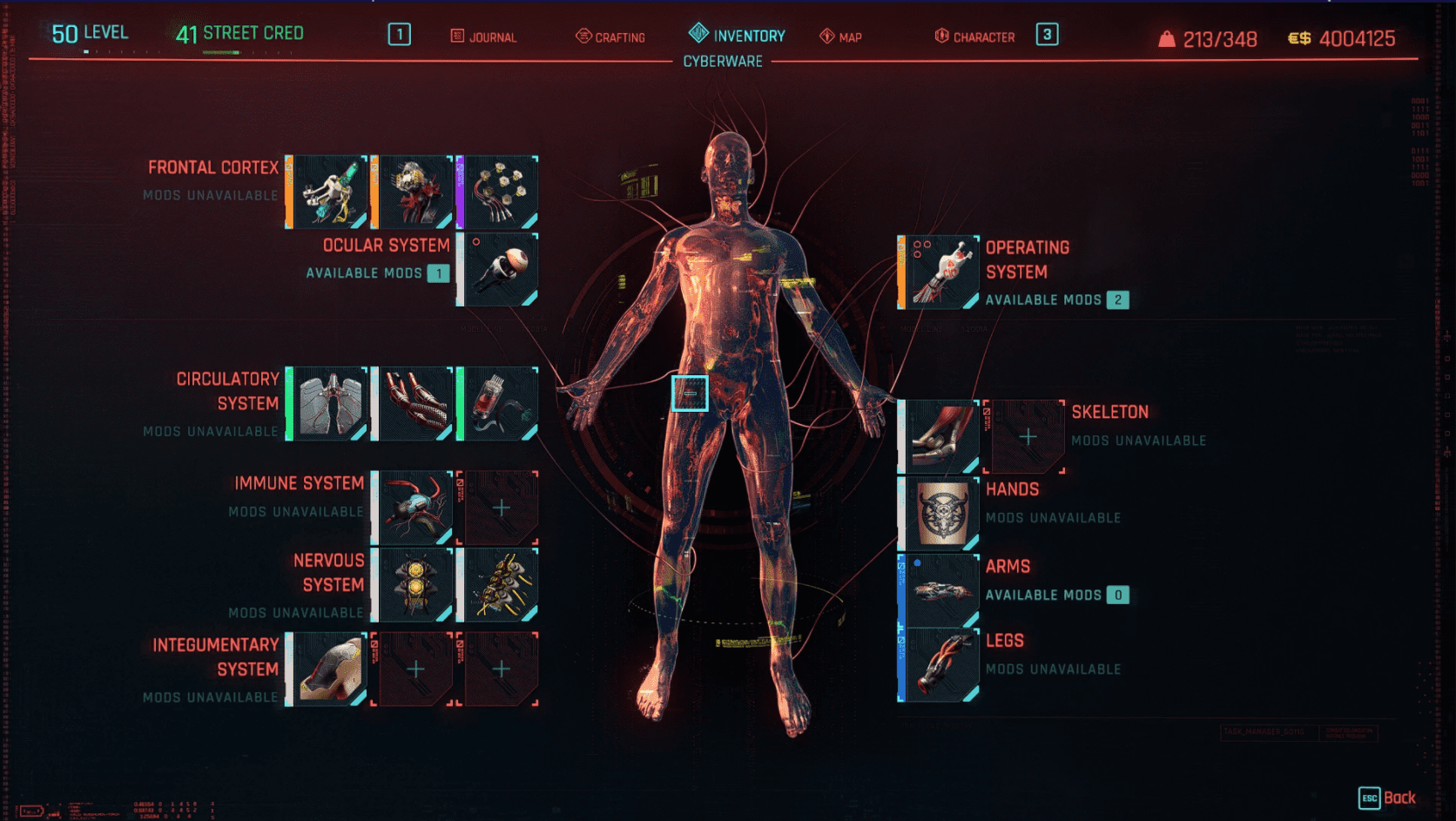Click the equipped Arms cyberware icon
The width and height of the screenshot is (1456, 821).
click(x=937, y=587)
